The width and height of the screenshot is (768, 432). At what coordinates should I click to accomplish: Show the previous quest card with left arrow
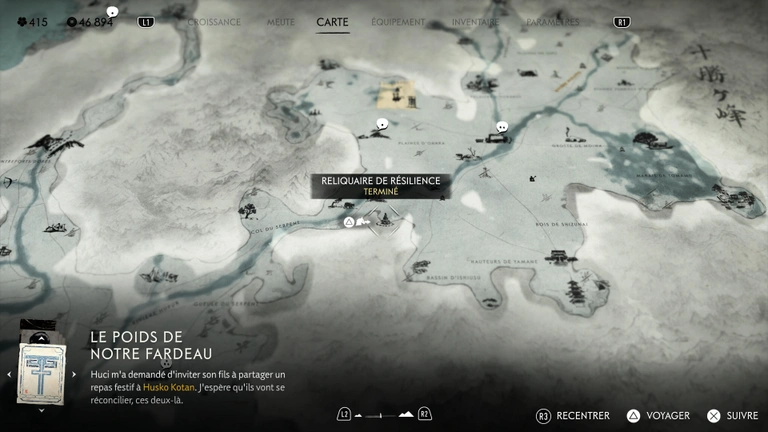[9, 375]
